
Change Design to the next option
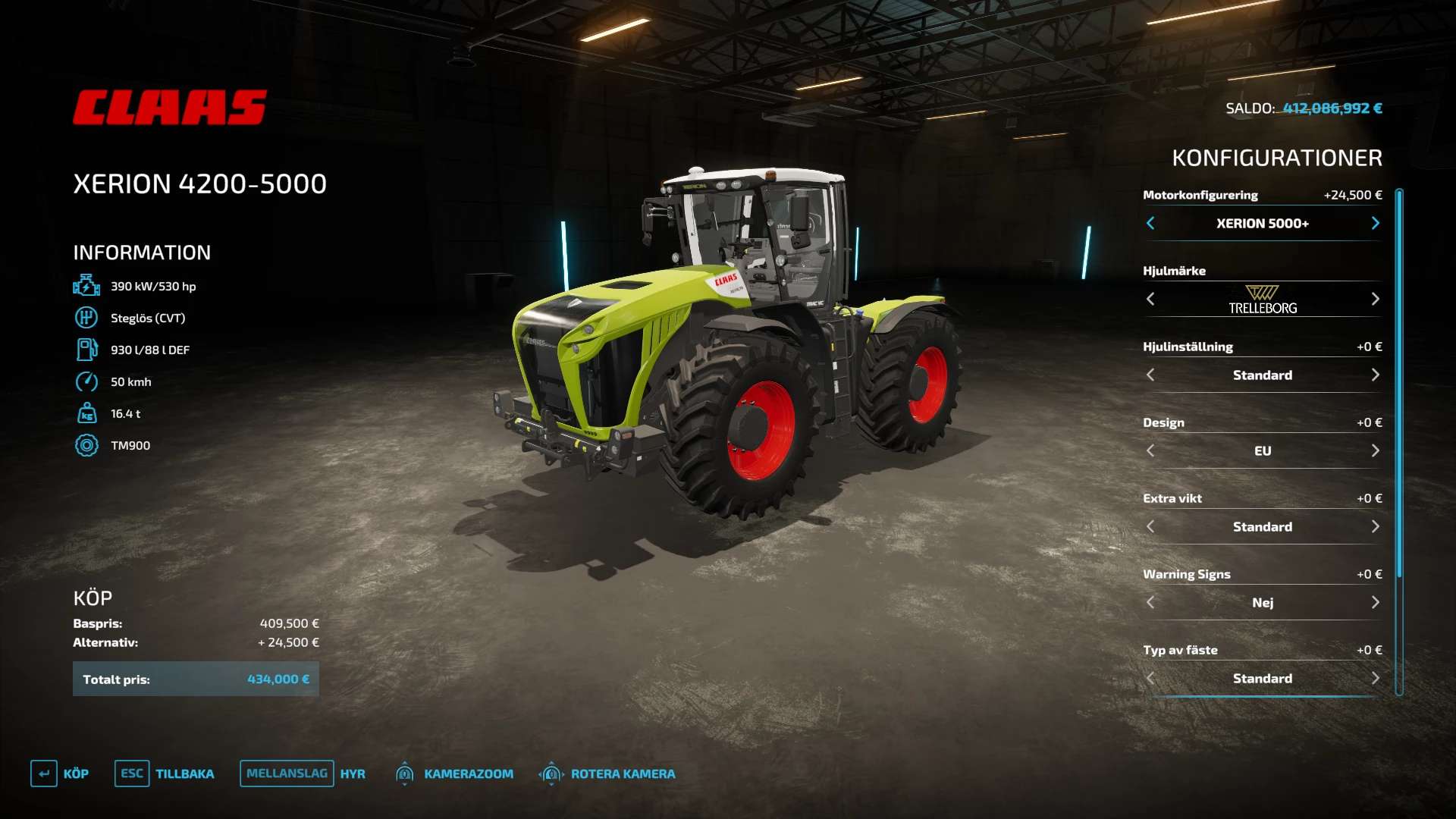(x=1375, y=450)
